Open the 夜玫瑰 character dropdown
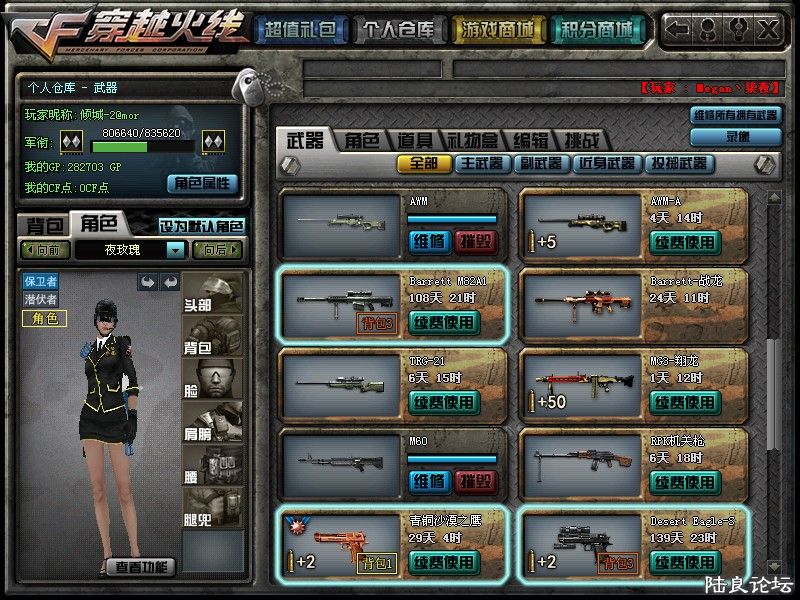 click(x=175, y=250)
